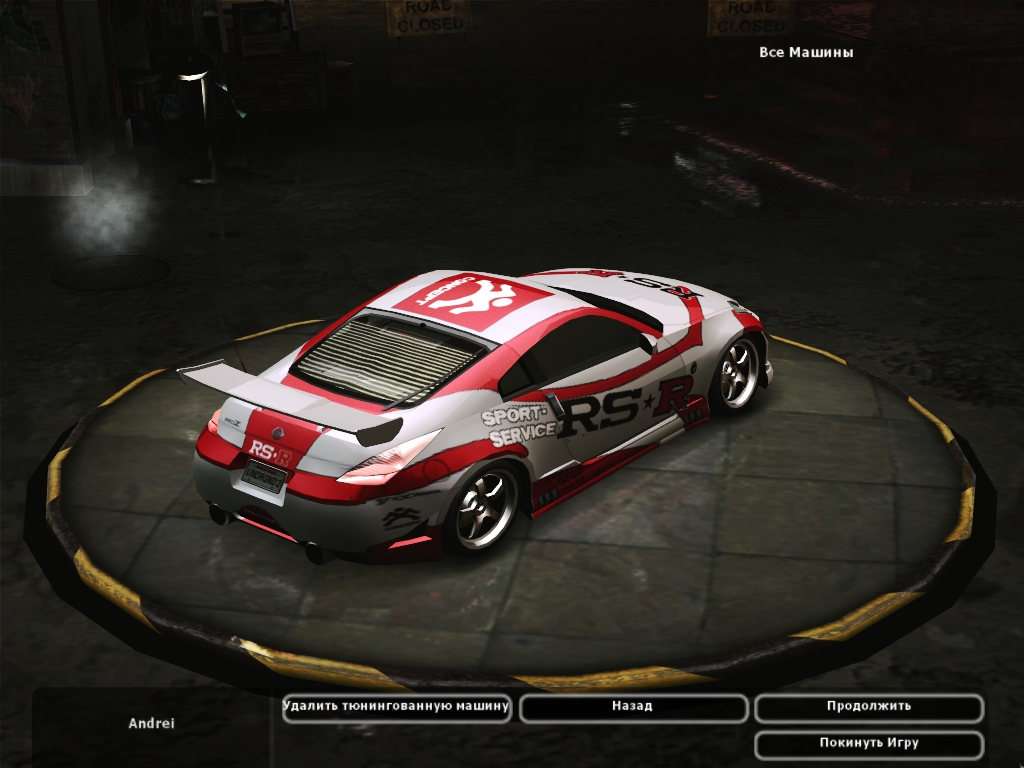1024x768 pixels.
Task: Select Покинуть Игру to quit
Action: click(x=868, y=744)
